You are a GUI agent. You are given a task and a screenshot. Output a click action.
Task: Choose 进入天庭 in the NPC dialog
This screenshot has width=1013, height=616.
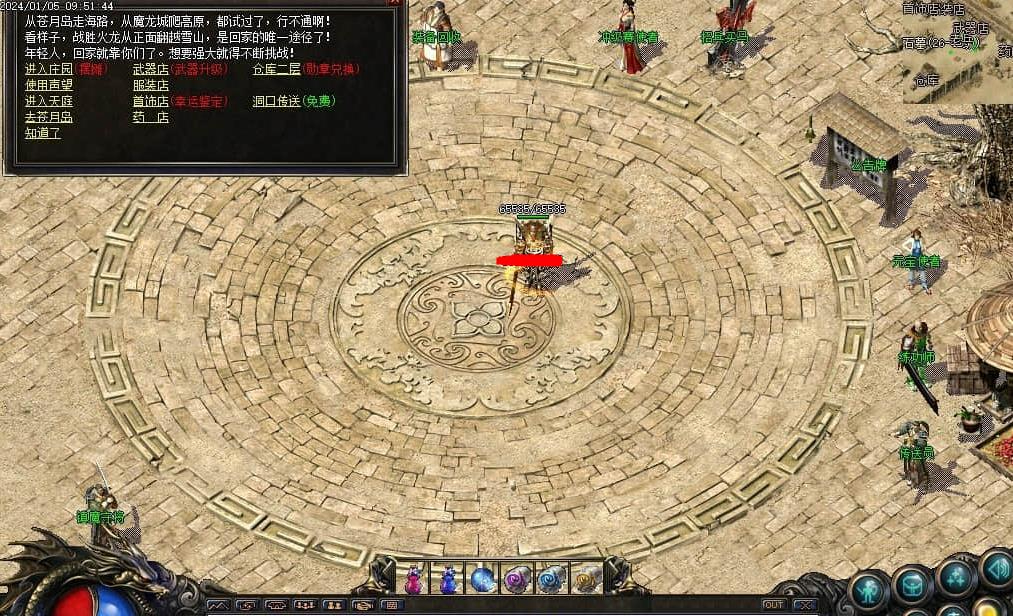[x=49, y=102]
